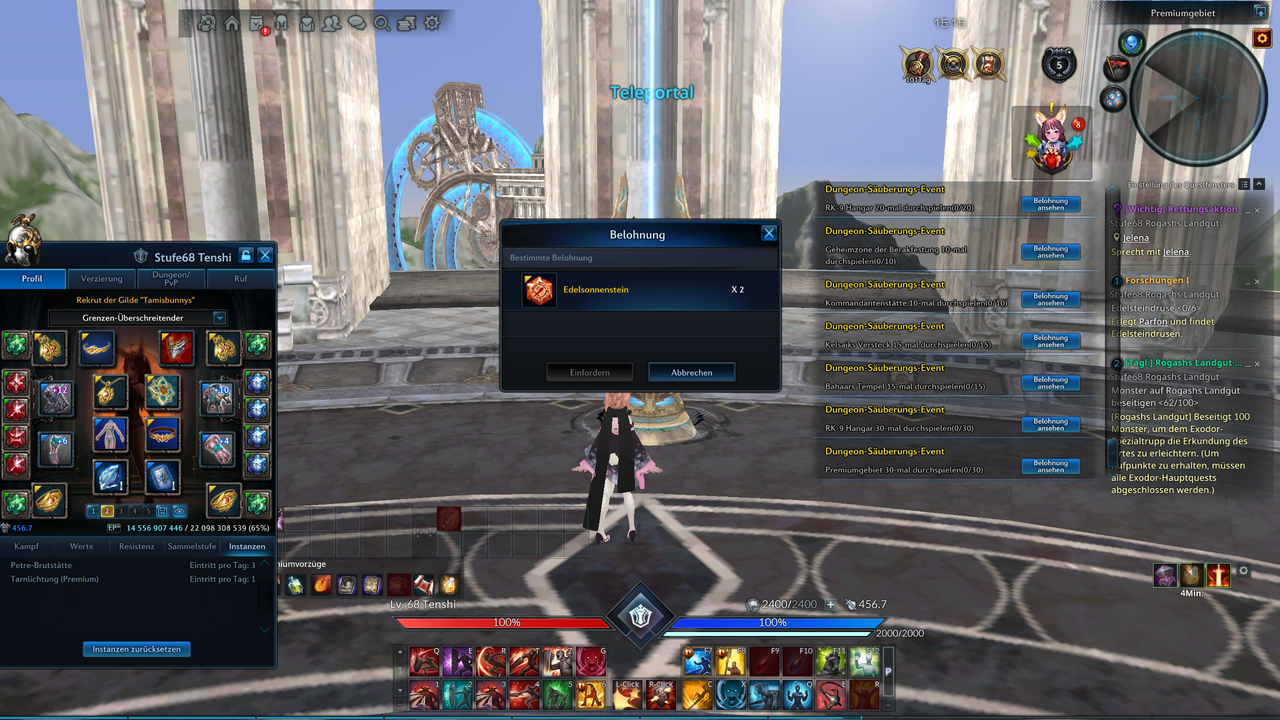Close the Tenshi profile window
The image size is (1280, 720).
pos(265,256)
